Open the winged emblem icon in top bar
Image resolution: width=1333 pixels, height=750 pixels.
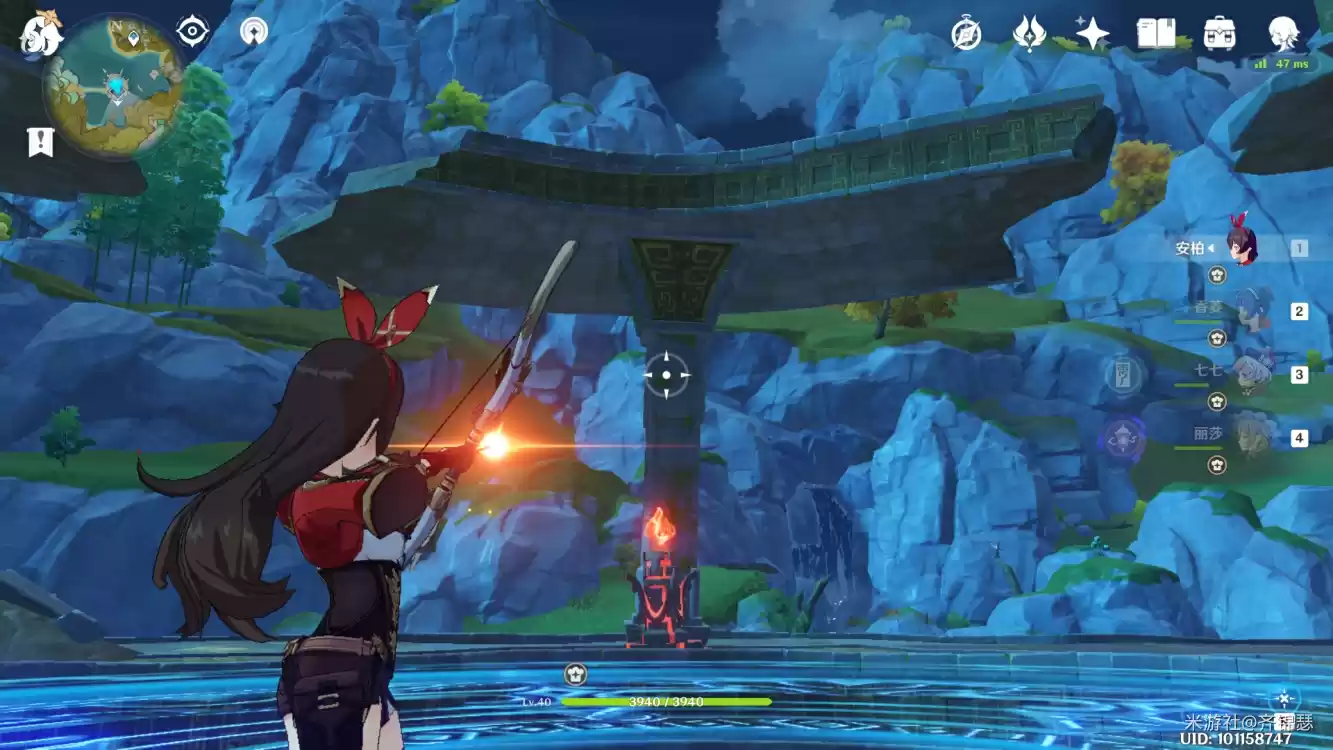pos(1029,33)
